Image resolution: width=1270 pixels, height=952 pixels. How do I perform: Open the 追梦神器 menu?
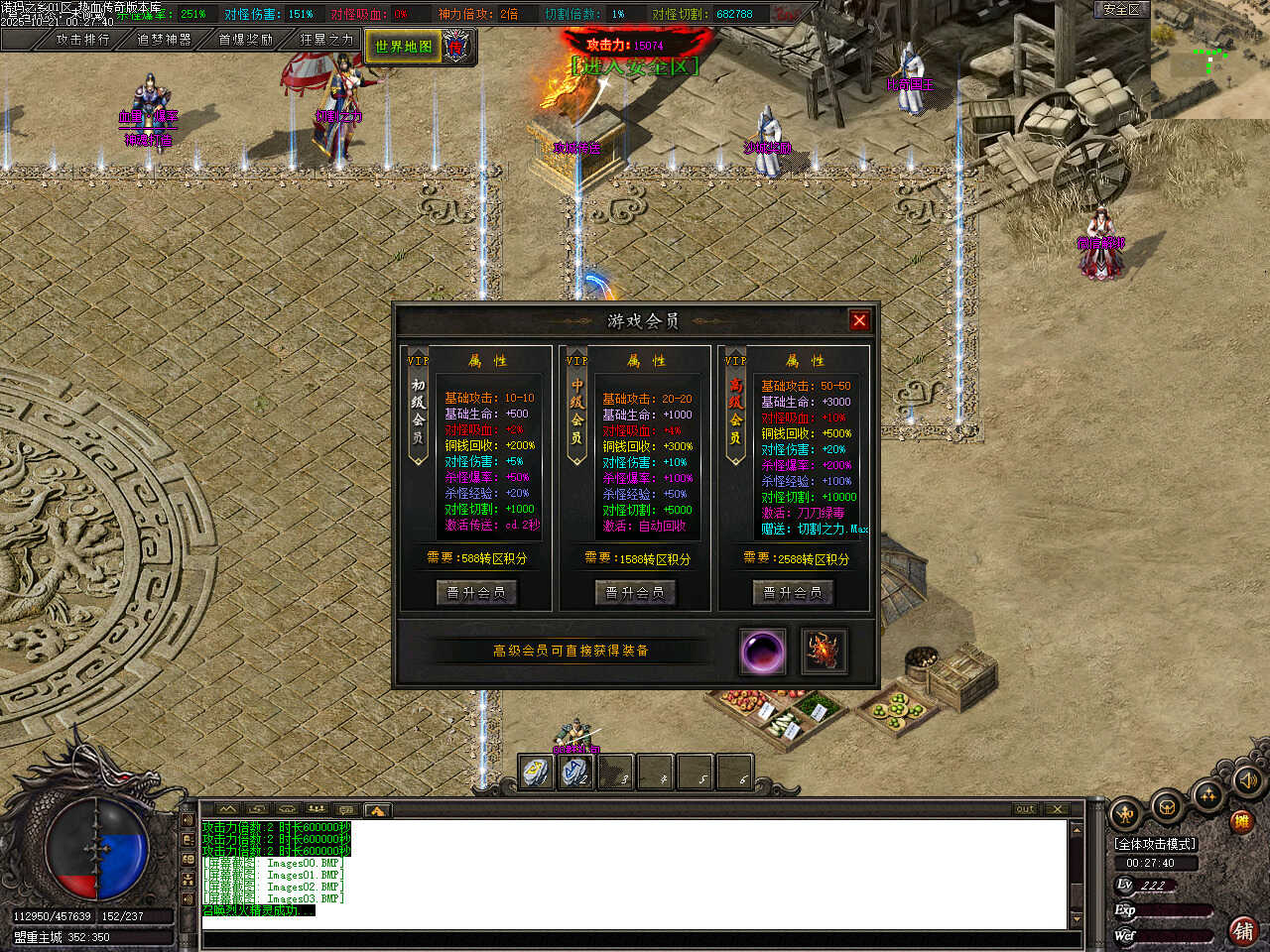tap(164, 40)
